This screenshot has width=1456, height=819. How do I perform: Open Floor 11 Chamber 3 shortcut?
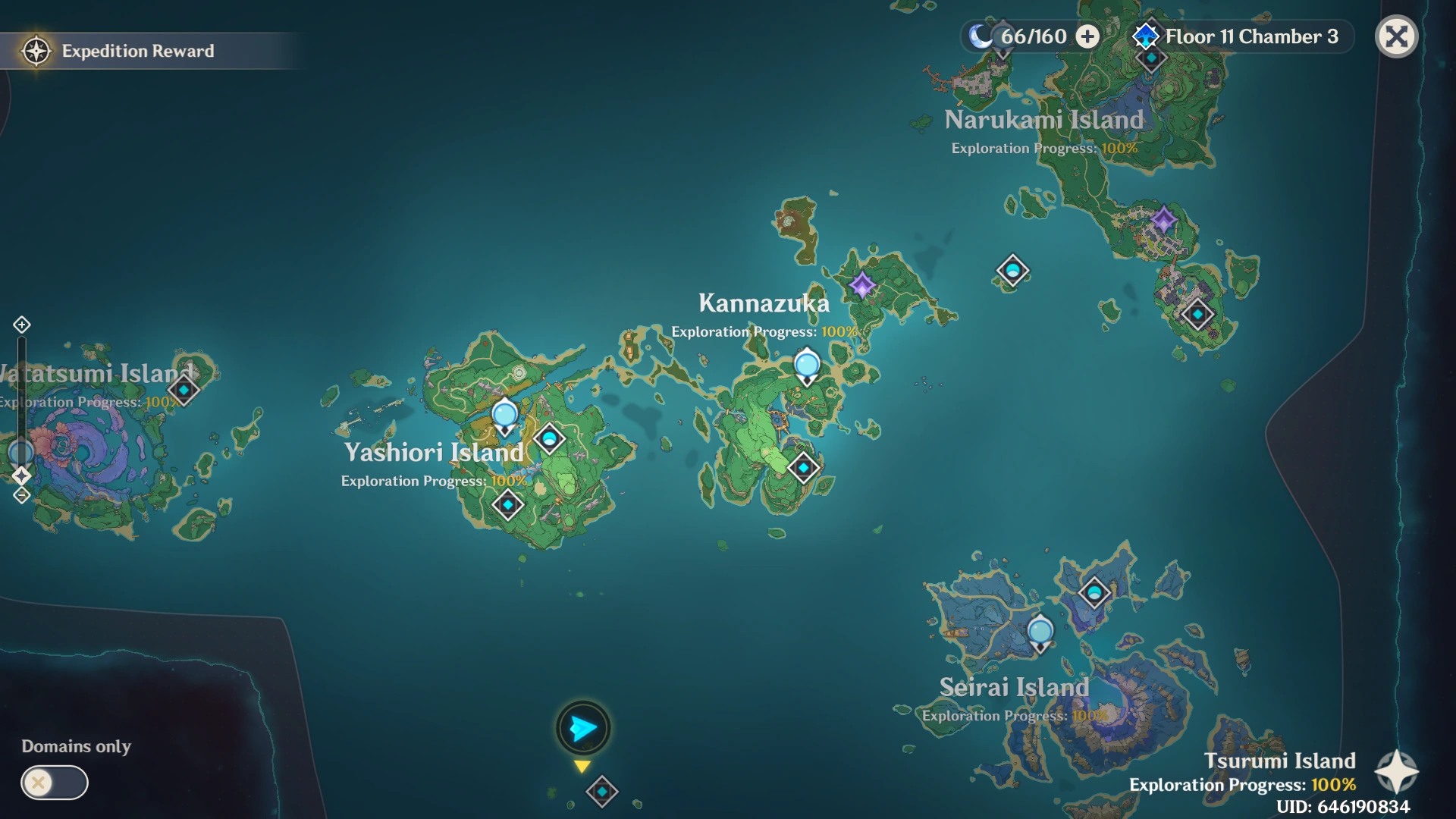pos(1251,36)
